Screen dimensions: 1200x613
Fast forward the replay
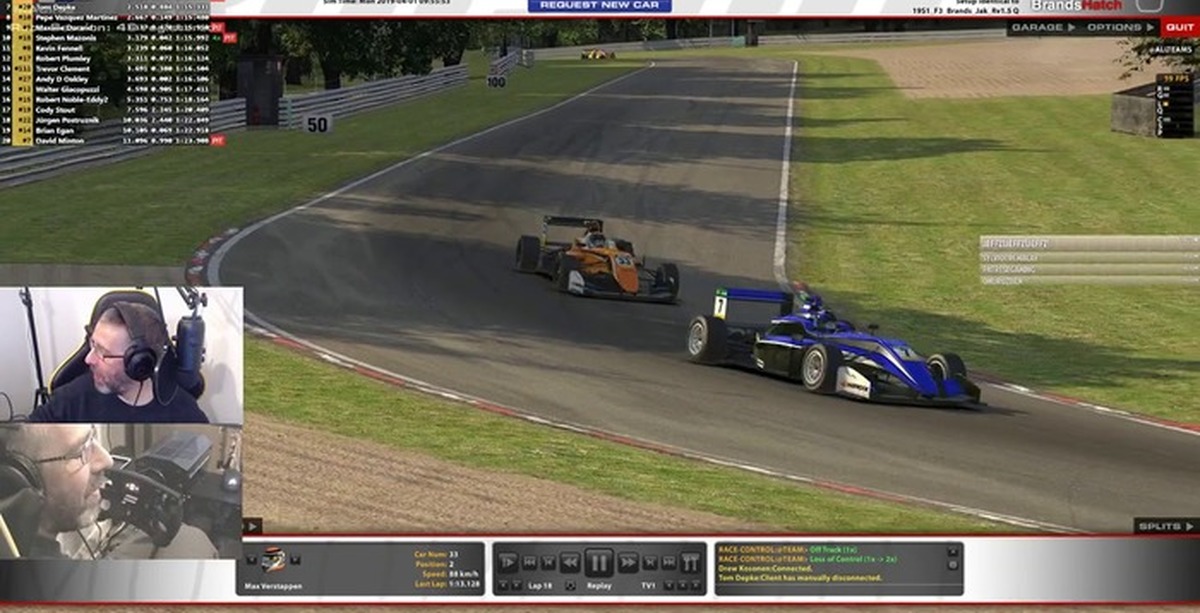pyautogui.click(x=629, y=562)
